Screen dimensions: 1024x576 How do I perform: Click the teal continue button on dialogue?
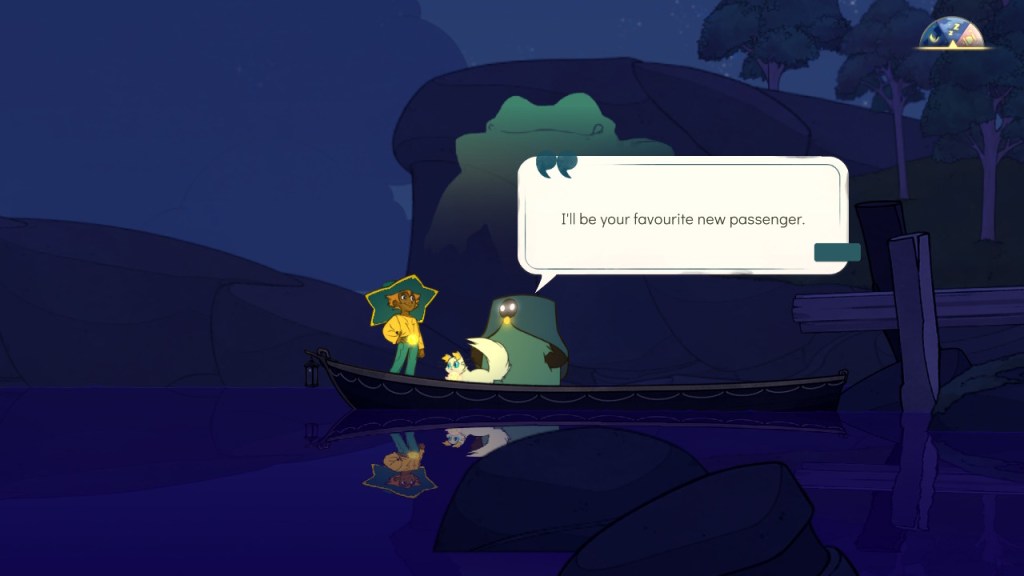click(x=837, y=252)
